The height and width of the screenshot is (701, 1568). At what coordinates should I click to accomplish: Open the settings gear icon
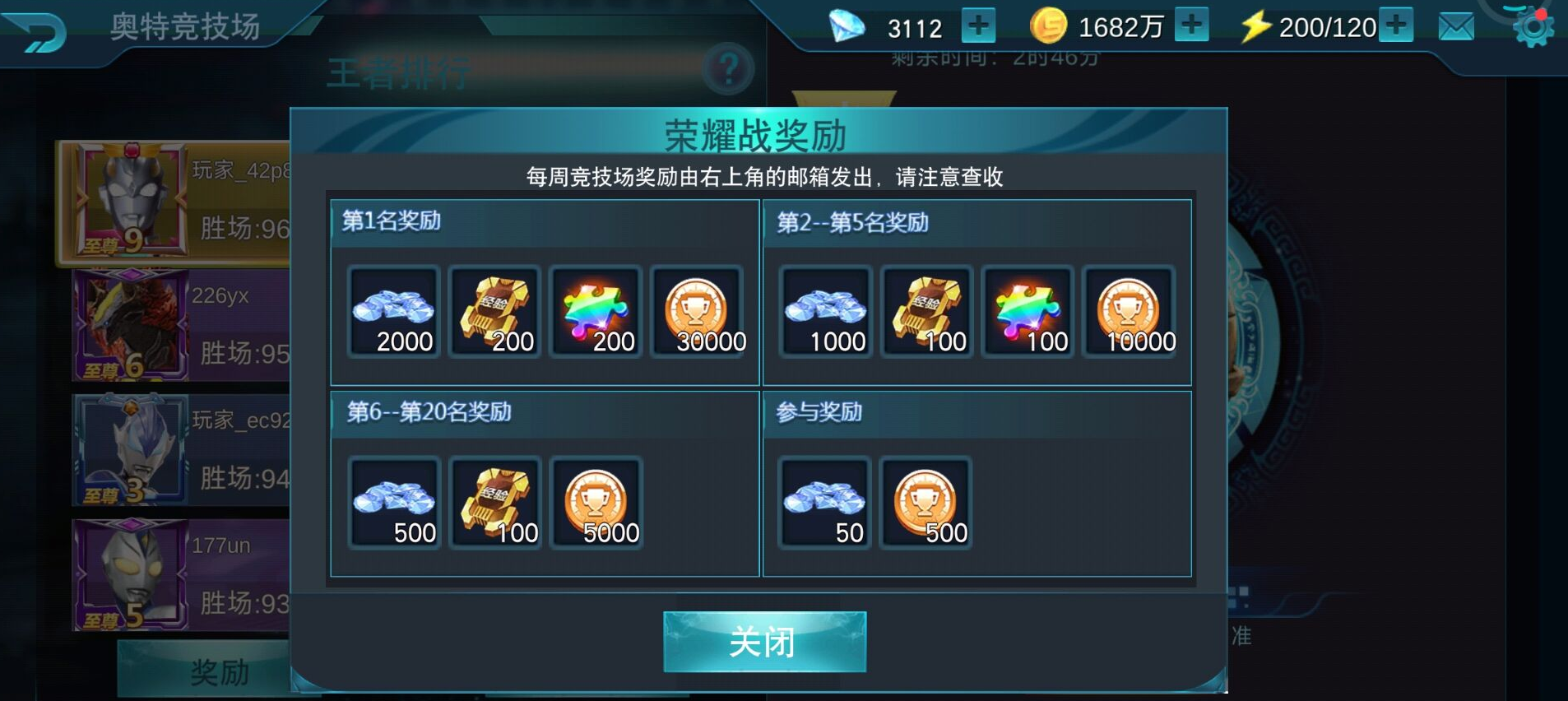1532,26
